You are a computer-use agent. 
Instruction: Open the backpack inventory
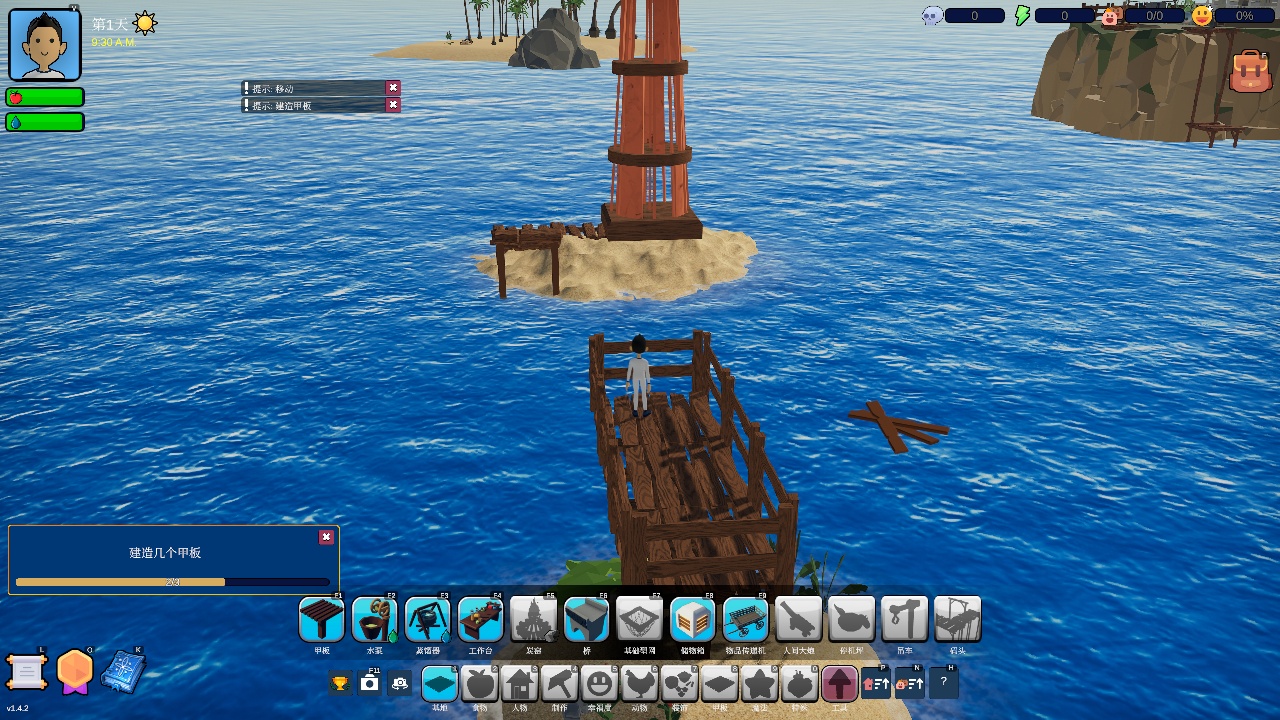(x=1250, y=72)
